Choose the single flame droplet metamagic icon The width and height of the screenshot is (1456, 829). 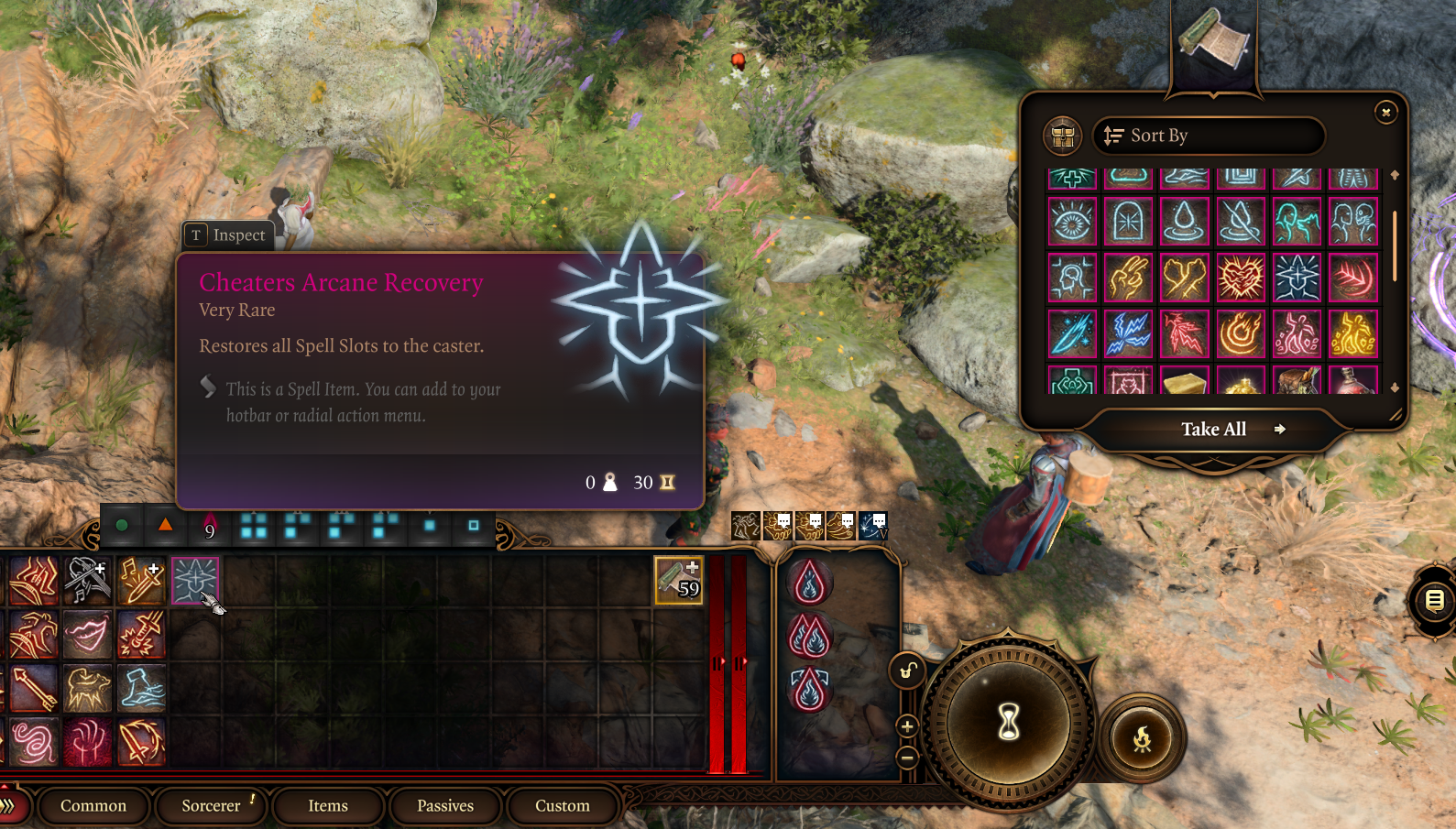(x=810, y=583)
